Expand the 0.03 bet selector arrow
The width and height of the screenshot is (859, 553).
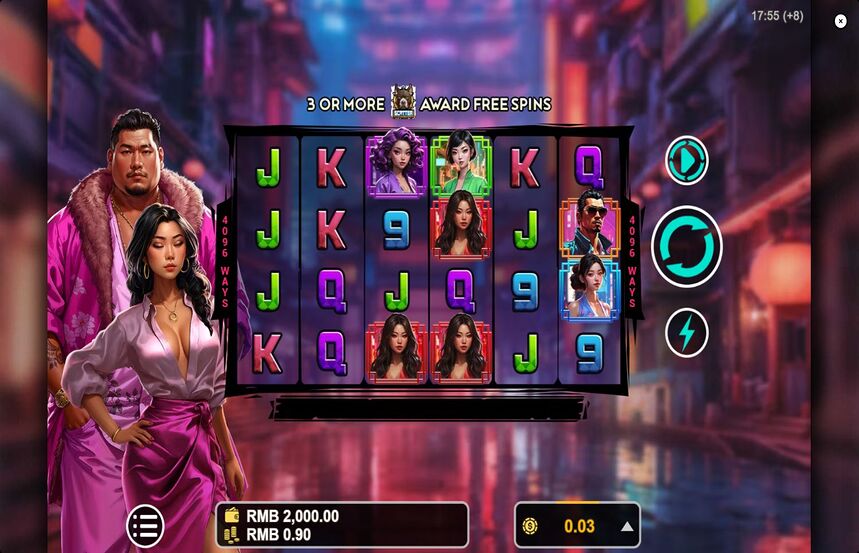[x=627, y=526]
